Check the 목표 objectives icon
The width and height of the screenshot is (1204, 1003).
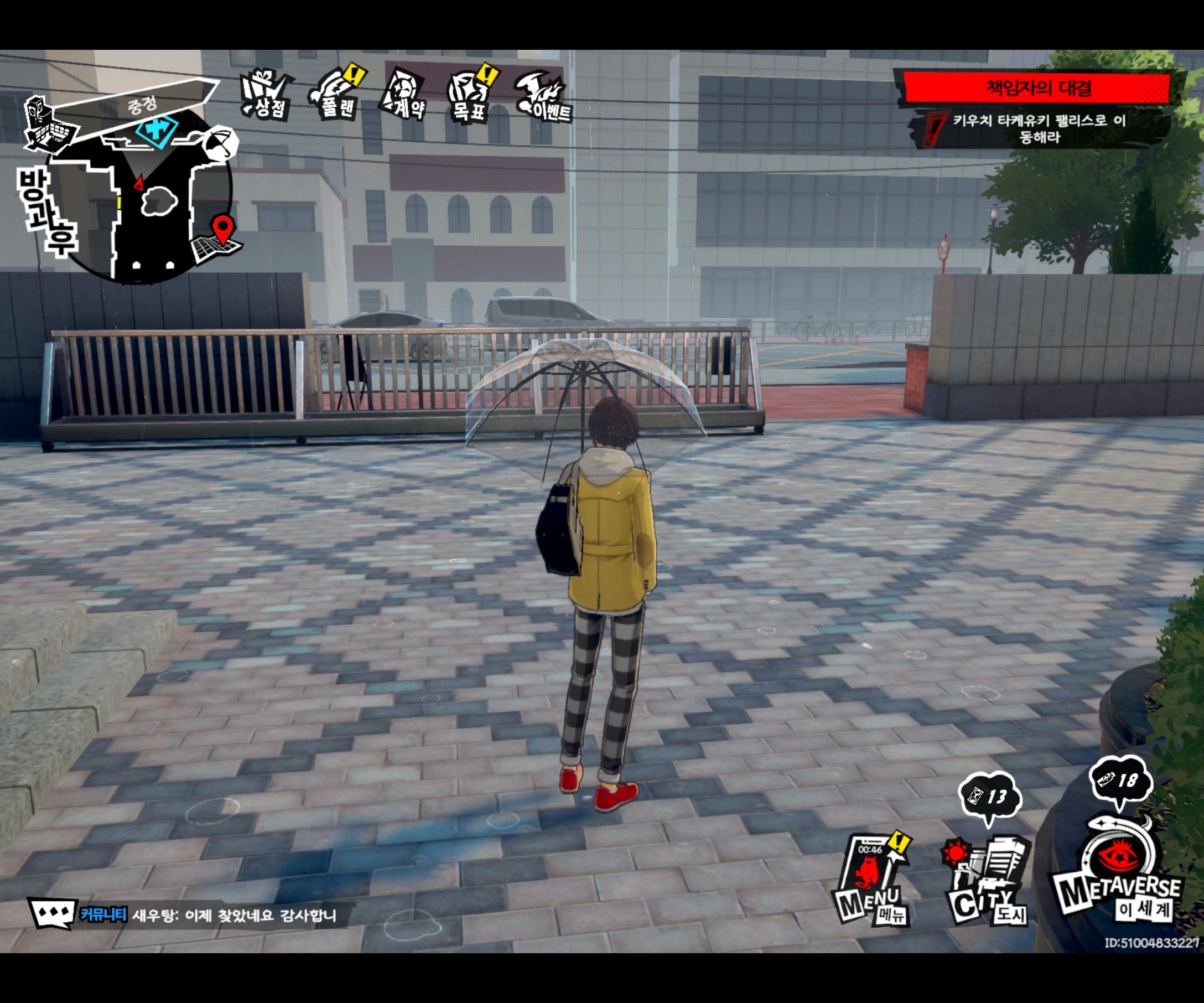470,95
